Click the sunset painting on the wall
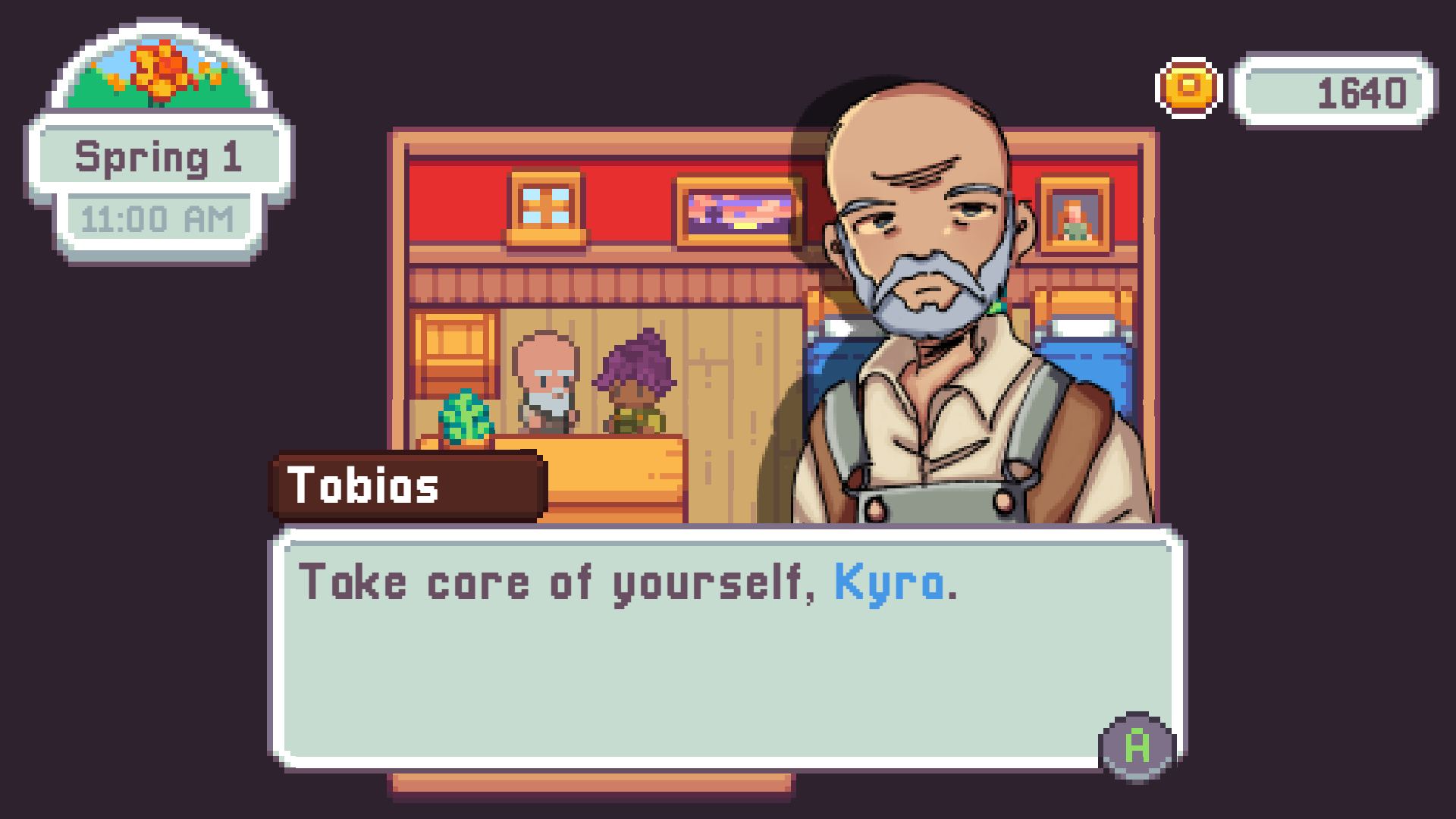1456x819 pixels. (x=739, y=212)
